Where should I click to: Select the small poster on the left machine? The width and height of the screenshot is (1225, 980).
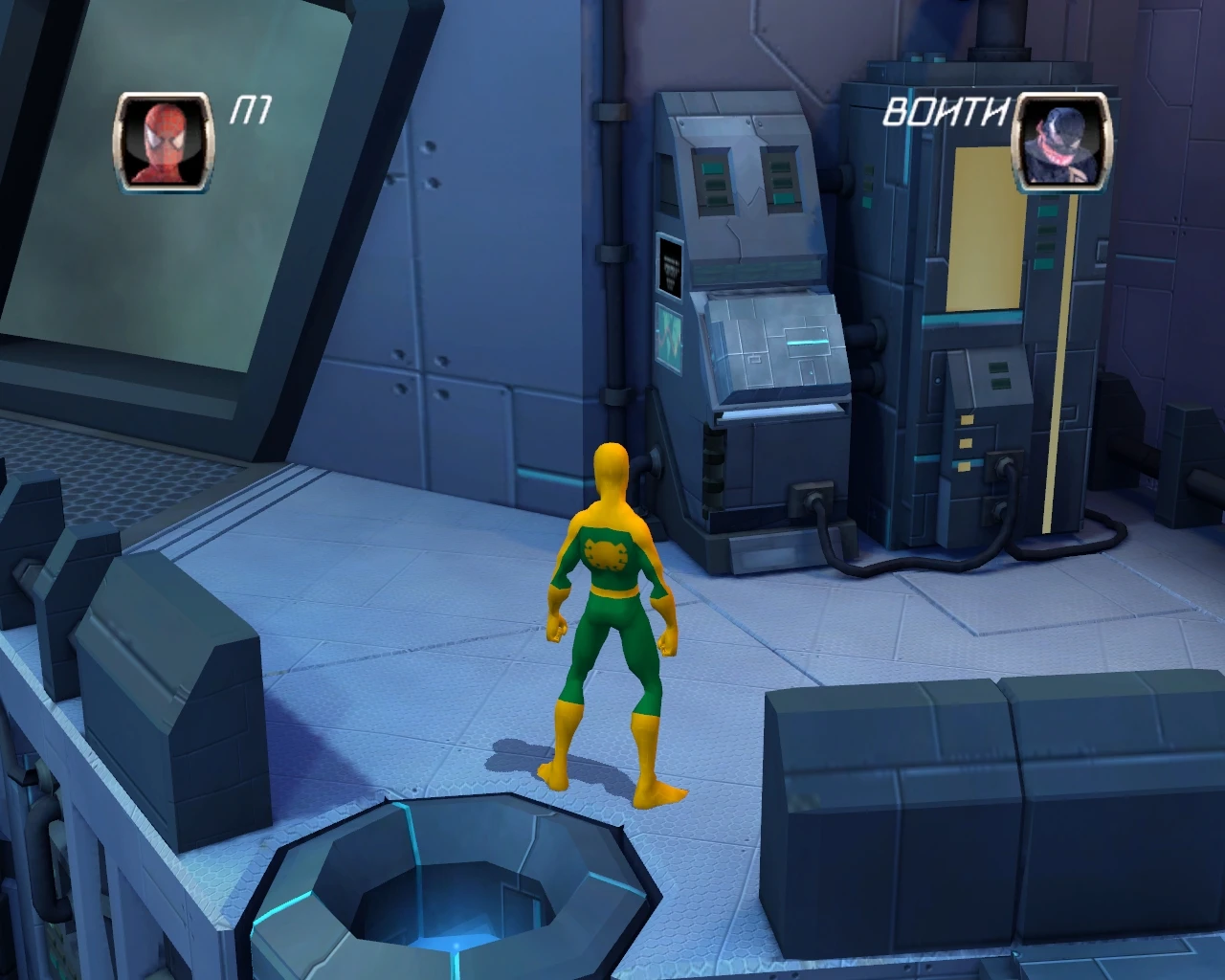[x=668, y=266]
